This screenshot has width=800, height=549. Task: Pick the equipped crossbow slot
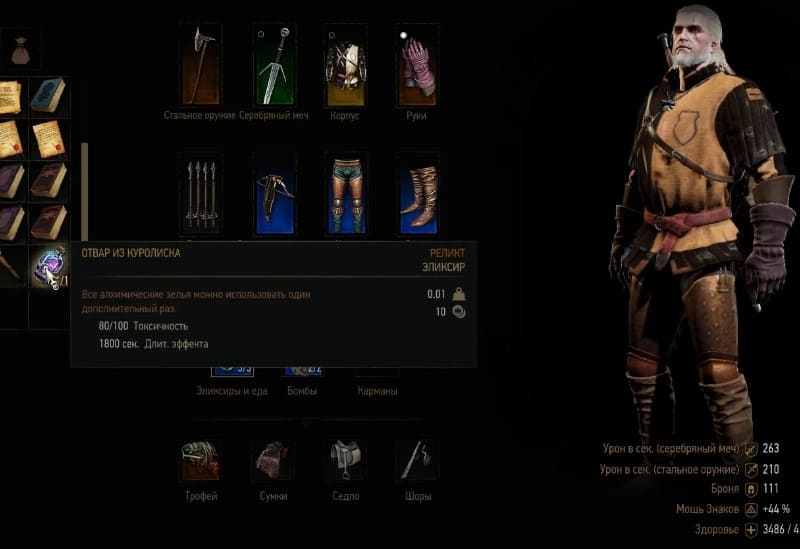274,192
